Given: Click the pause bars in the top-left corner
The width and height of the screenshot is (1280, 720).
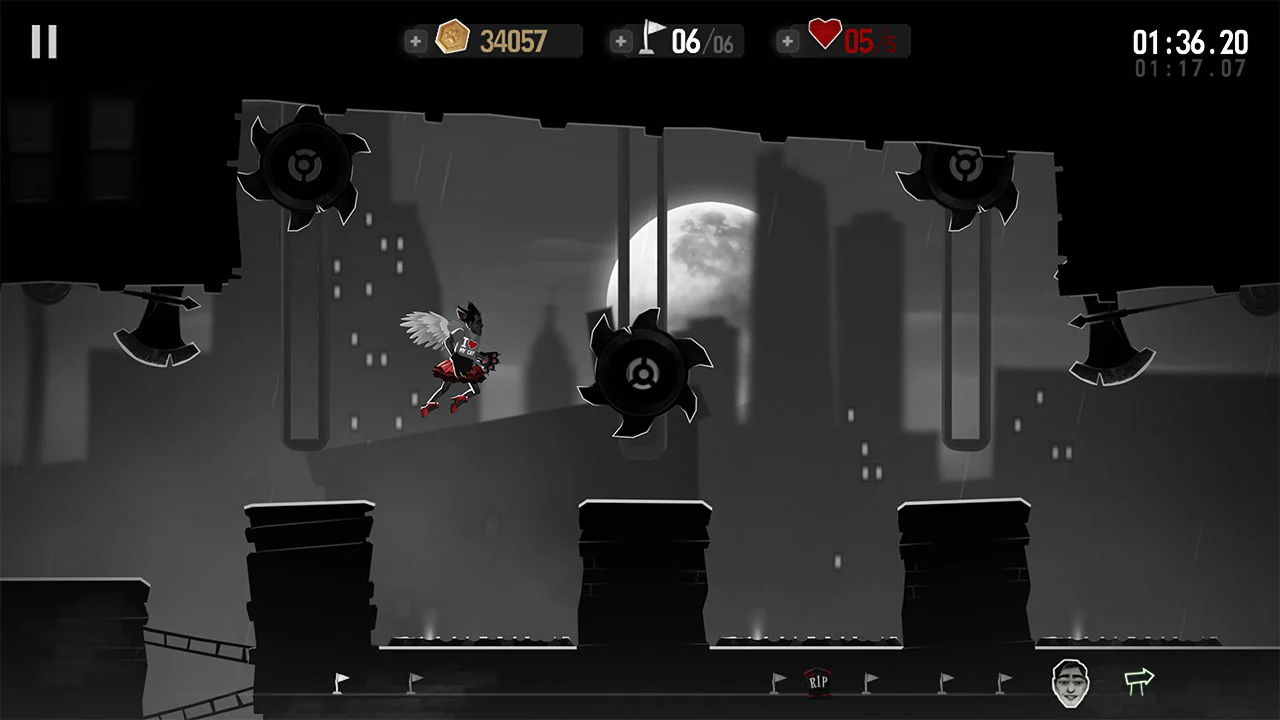Looking at the screenshot, I should tap(42, 41).
